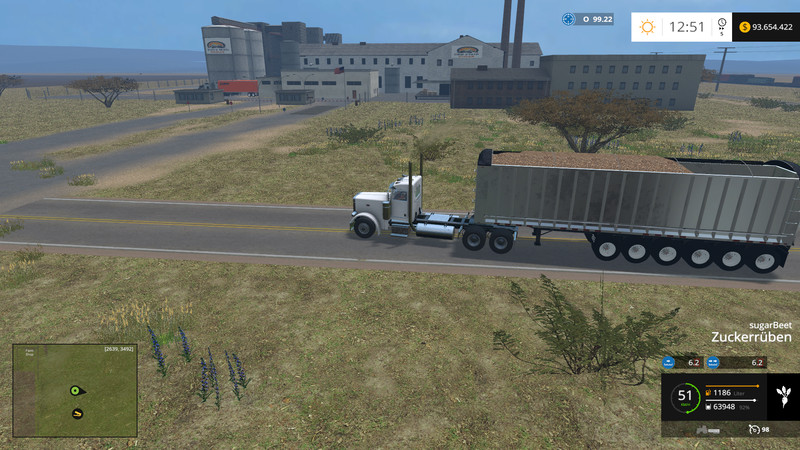Click the time-acceleration clock icon
The image size is (800, 450).
[721, 24]
